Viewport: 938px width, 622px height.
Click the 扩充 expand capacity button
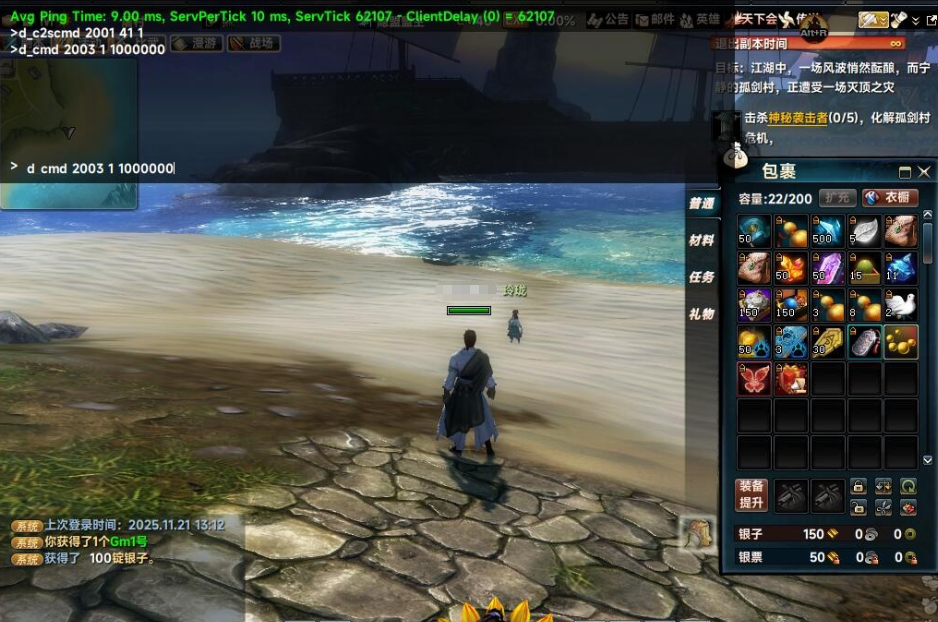point(837,198)
